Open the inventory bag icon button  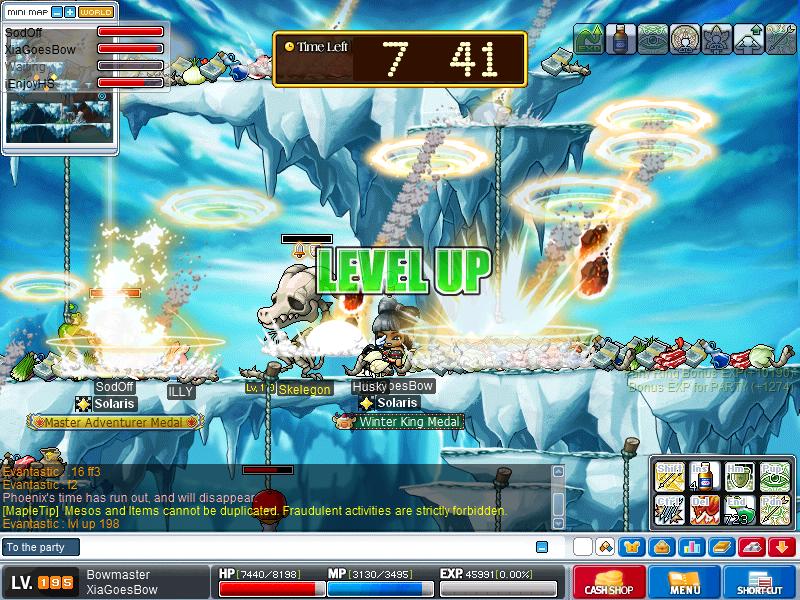point(660,547)
